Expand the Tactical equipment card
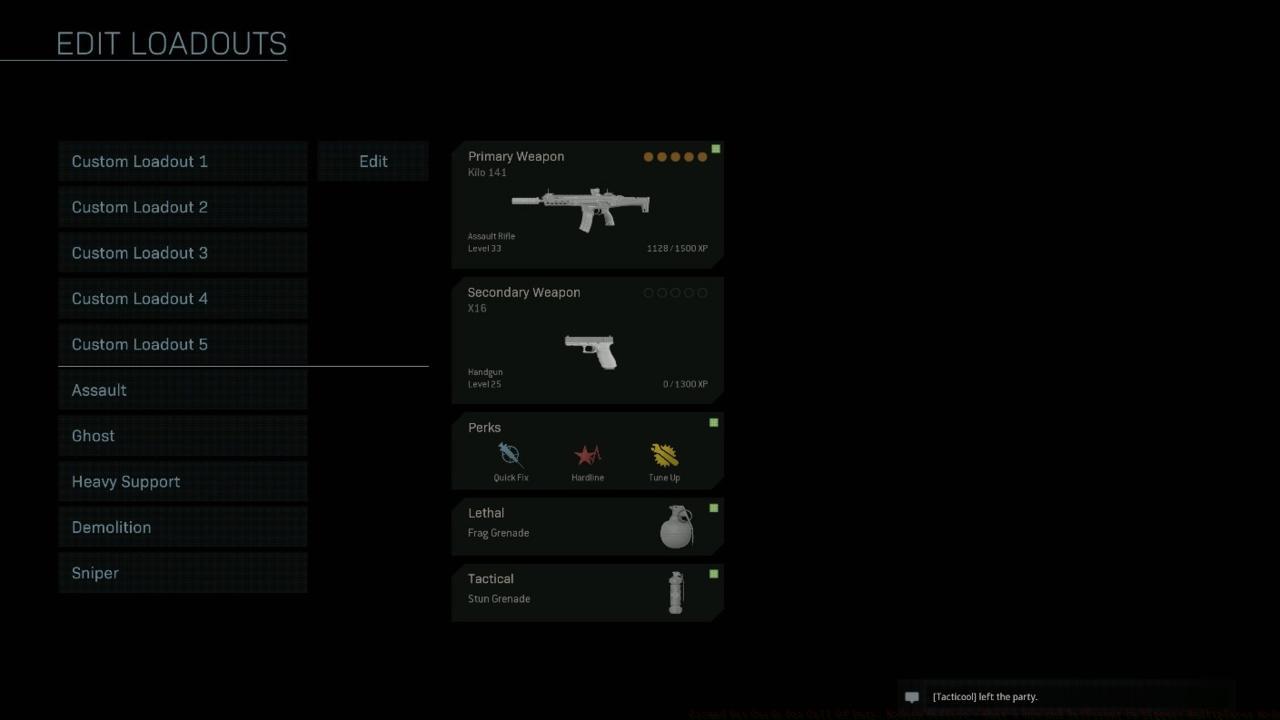The height and width of the screenshot is (720, 1280). 587,591
